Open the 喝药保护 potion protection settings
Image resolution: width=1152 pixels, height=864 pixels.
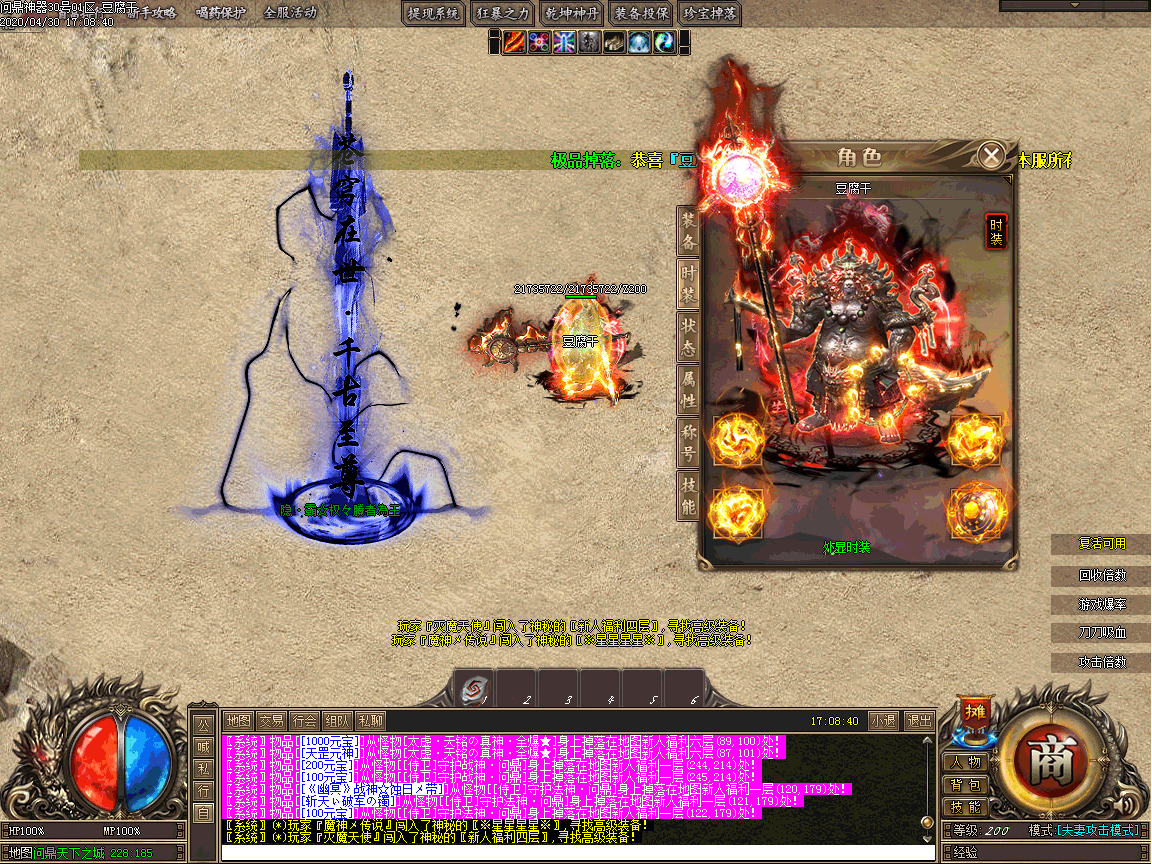pyautogui.click(x=222, y=13)
